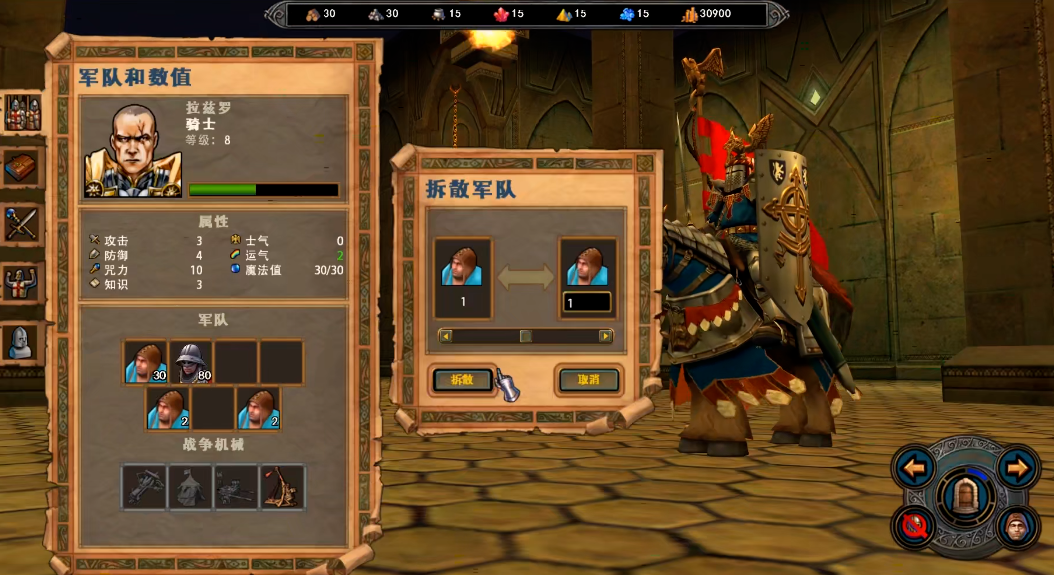Open the stone bust tab
Image resolution: width=1054 pixels, height=575 pixels.
tap(22, 342)
